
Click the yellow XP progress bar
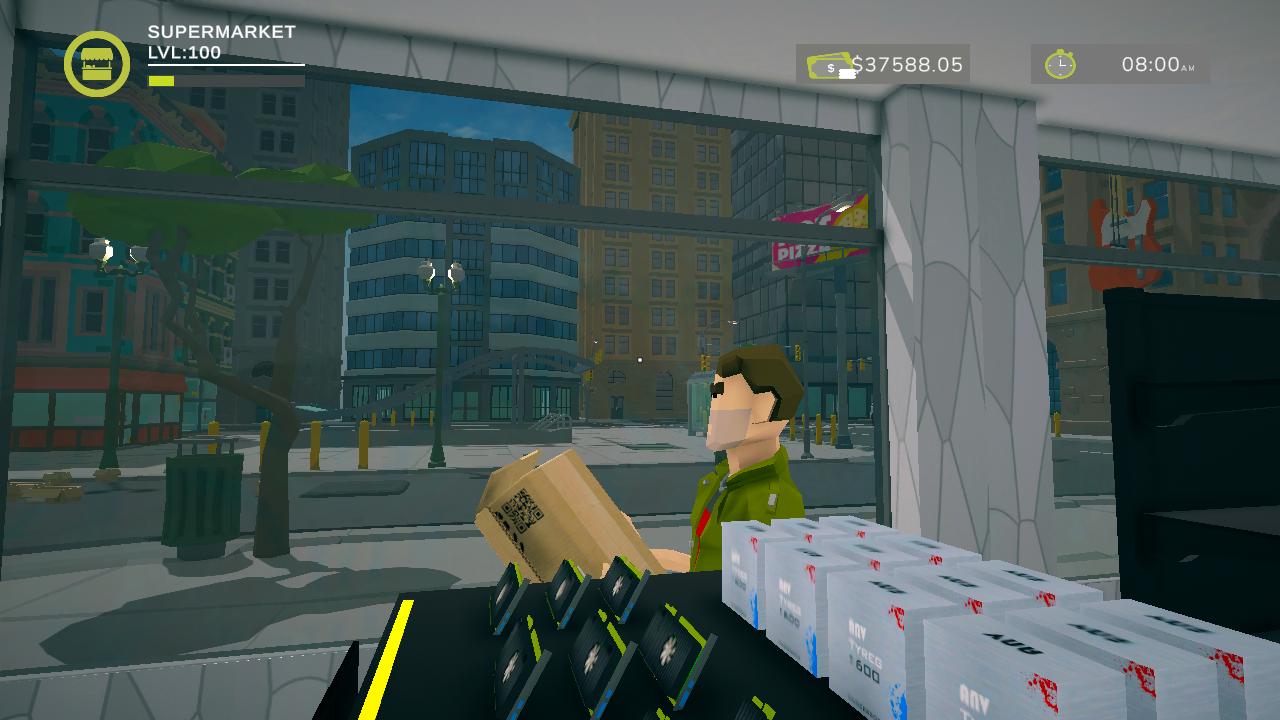(x=163, y=79)
